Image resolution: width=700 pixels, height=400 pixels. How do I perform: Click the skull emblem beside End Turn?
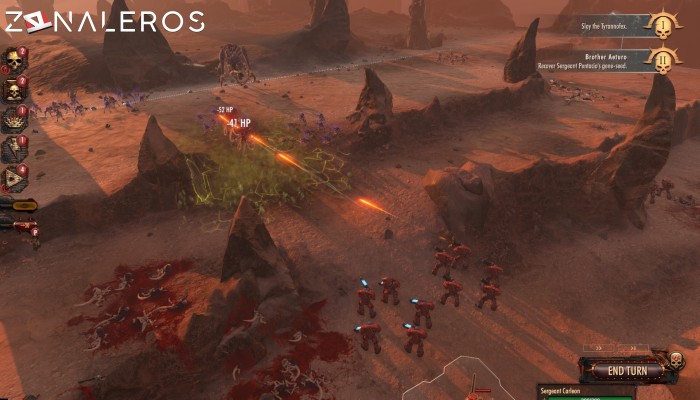[x=676, y=358]
